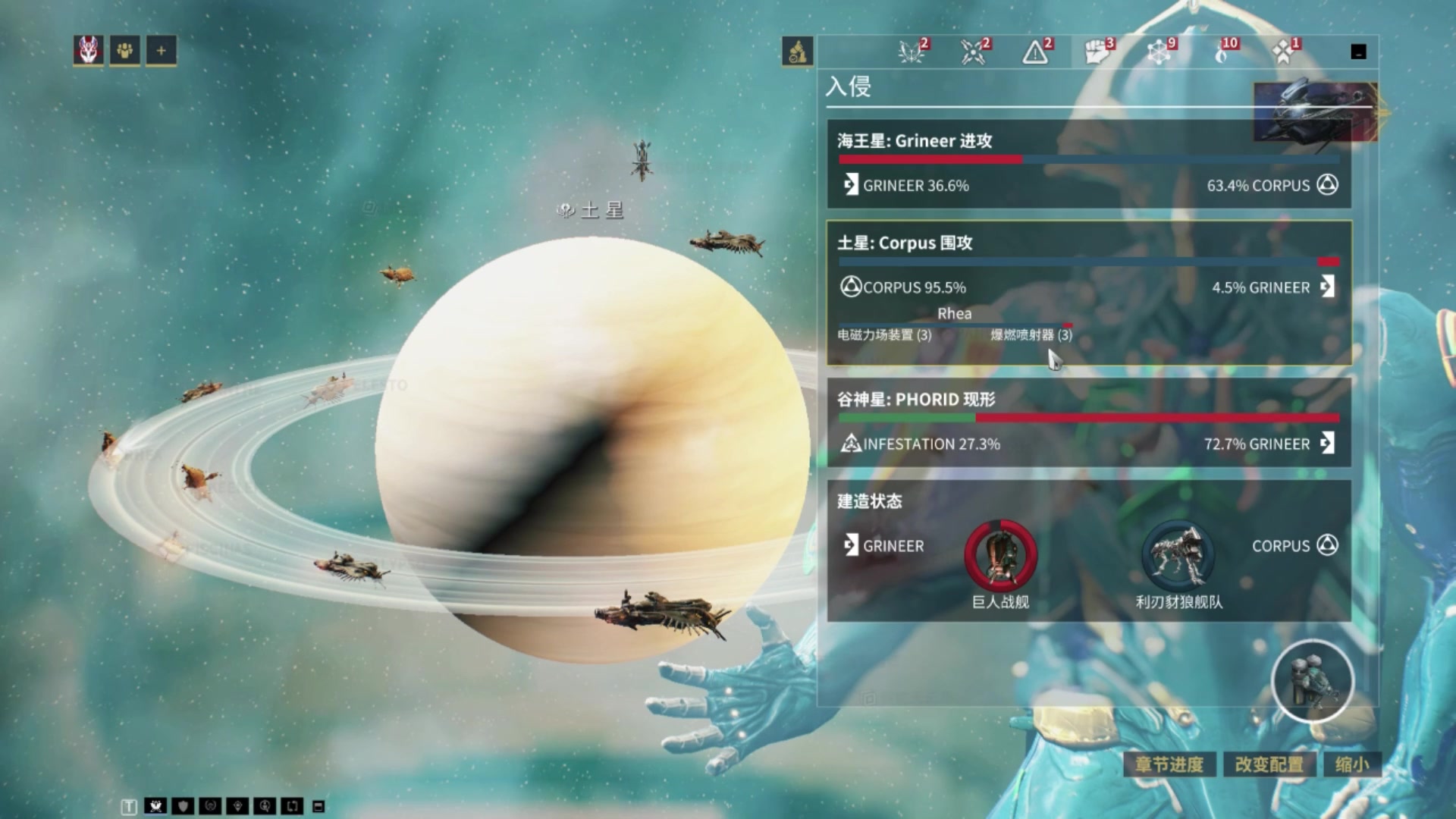Select the Kuva droplet icon with 10 badge
1456x819 pixels.
[1222, 52]
